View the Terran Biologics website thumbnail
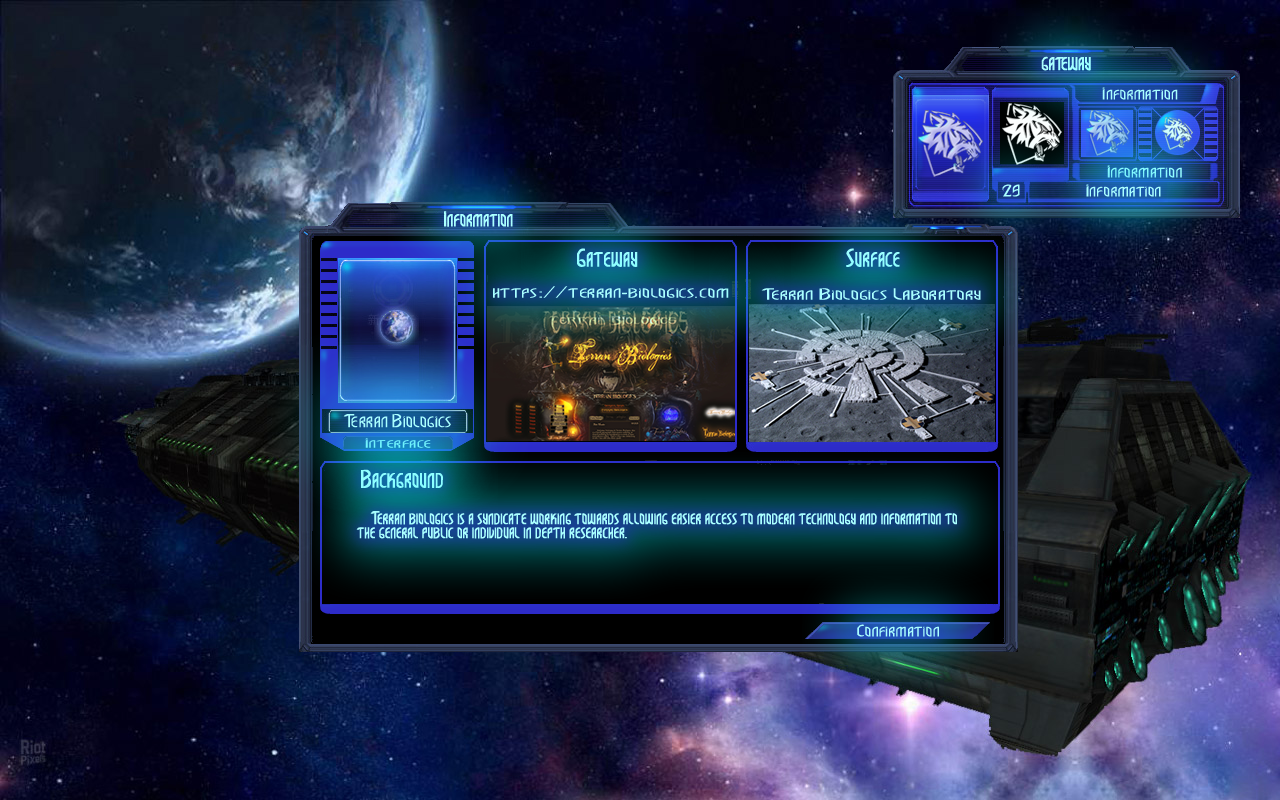 click(610, 374)
